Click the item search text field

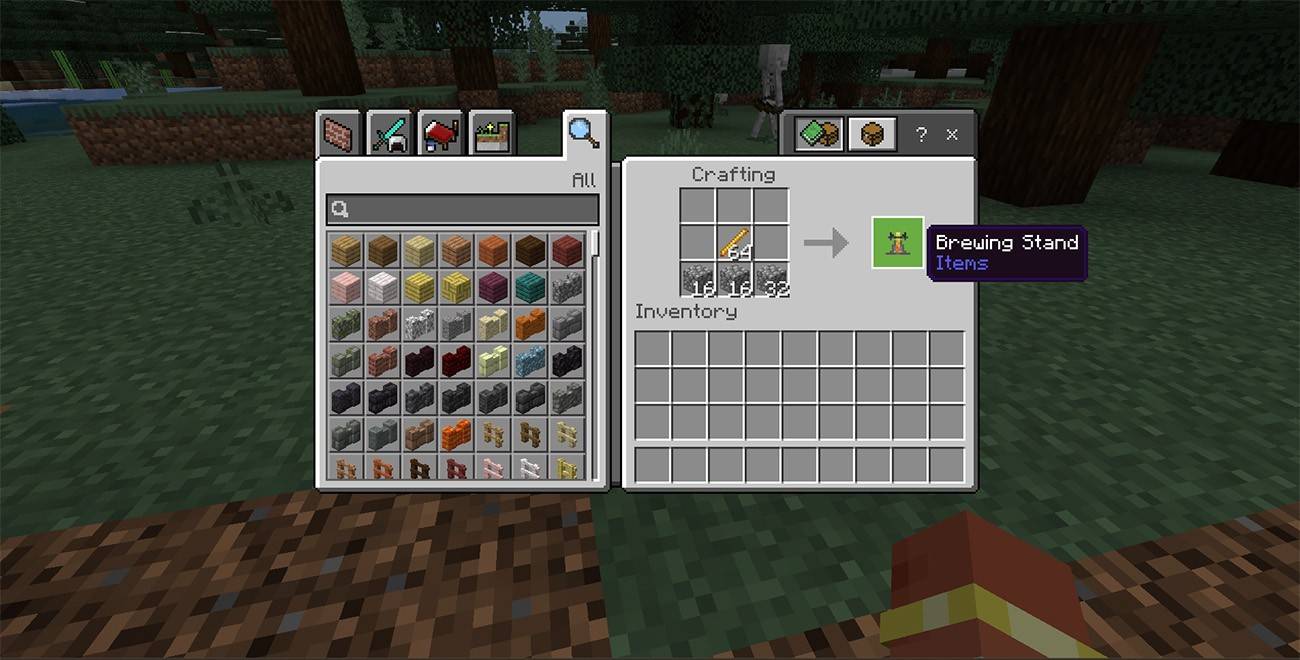click(462, 209)
